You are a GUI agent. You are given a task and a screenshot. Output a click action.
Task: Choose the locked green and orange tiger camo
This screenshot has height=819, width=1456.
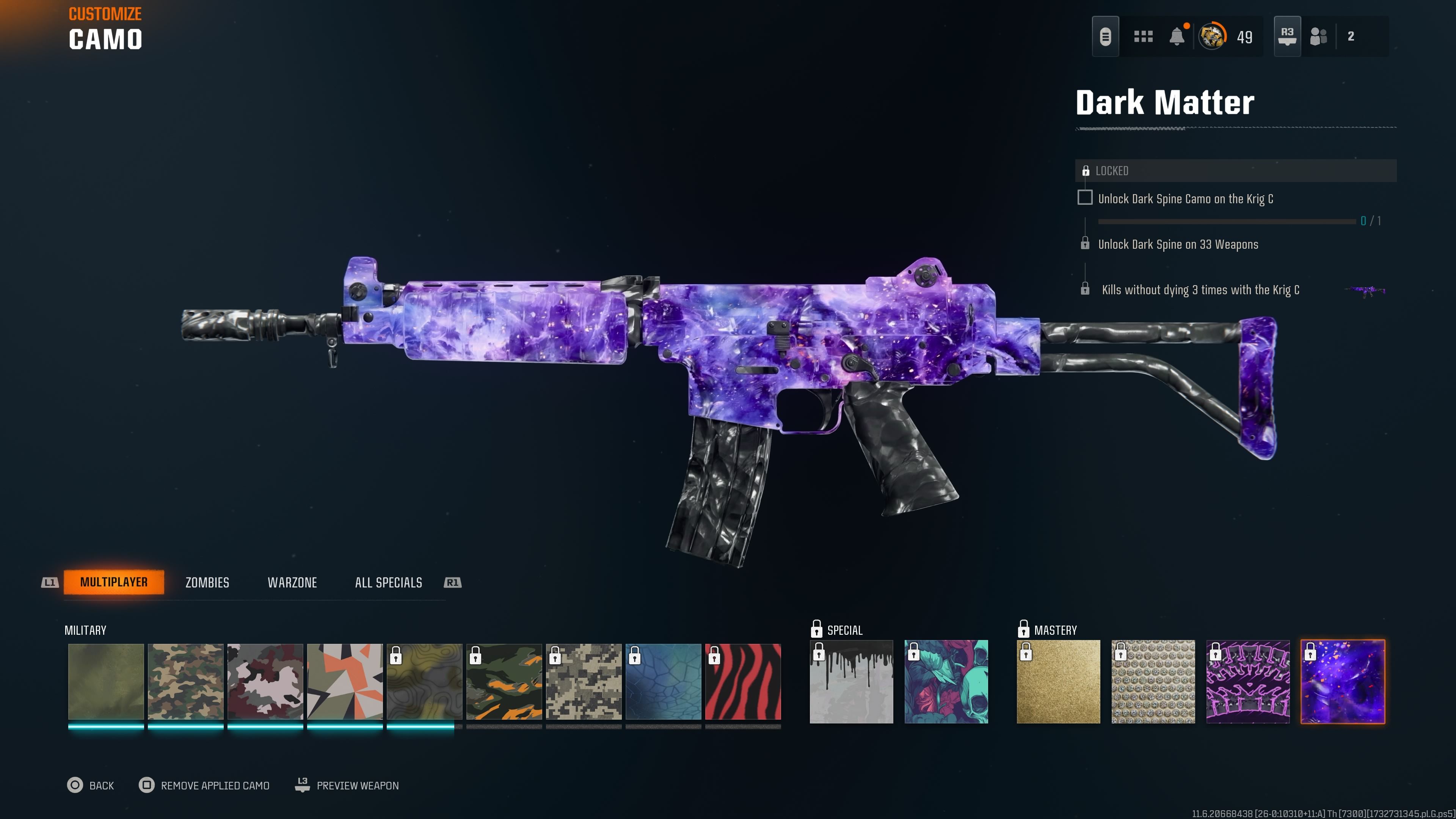[504, 682]
